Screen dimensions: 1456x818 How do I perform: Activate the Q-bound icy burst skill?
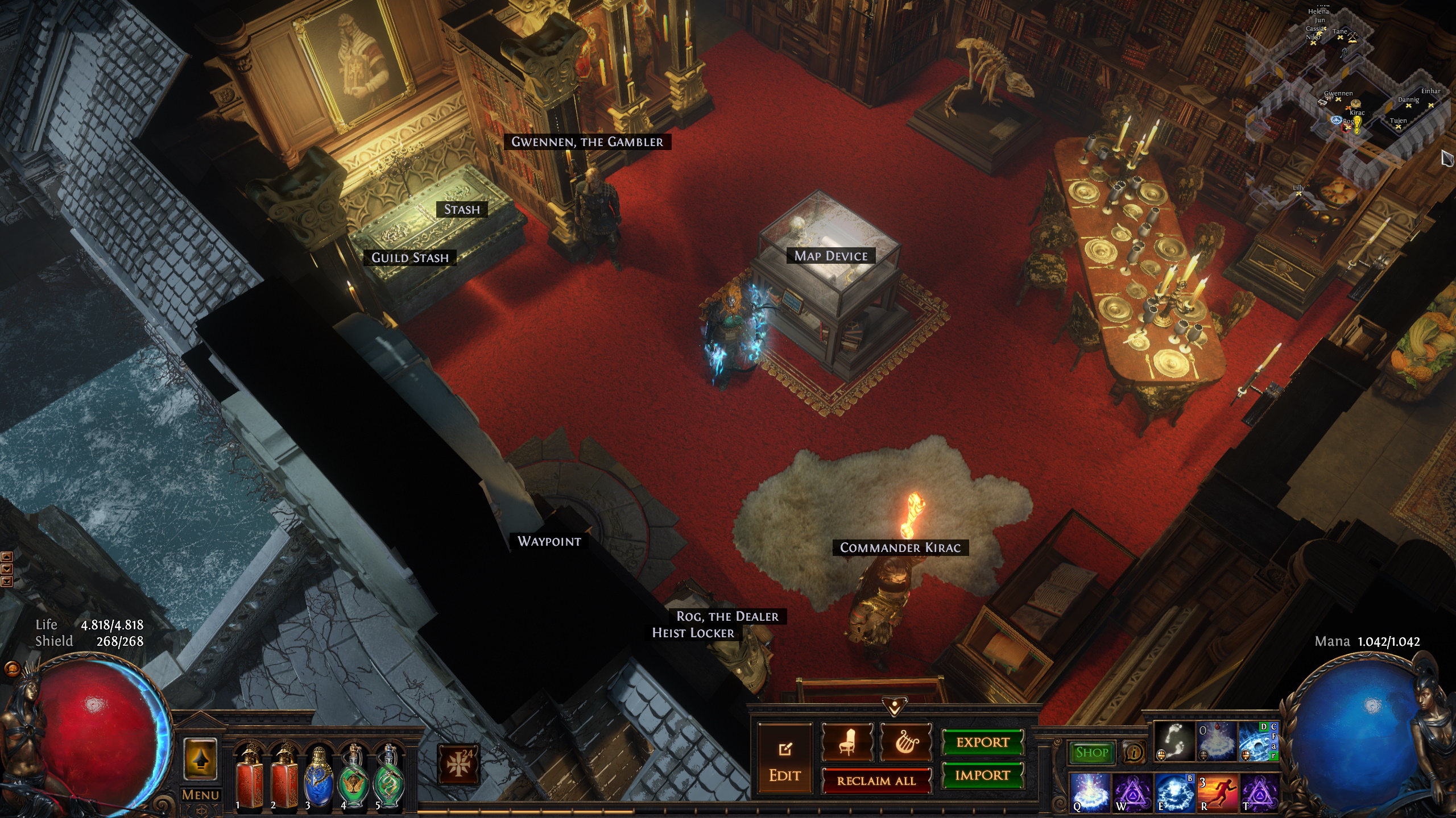pyautogui.click(x=1090, y=792)
